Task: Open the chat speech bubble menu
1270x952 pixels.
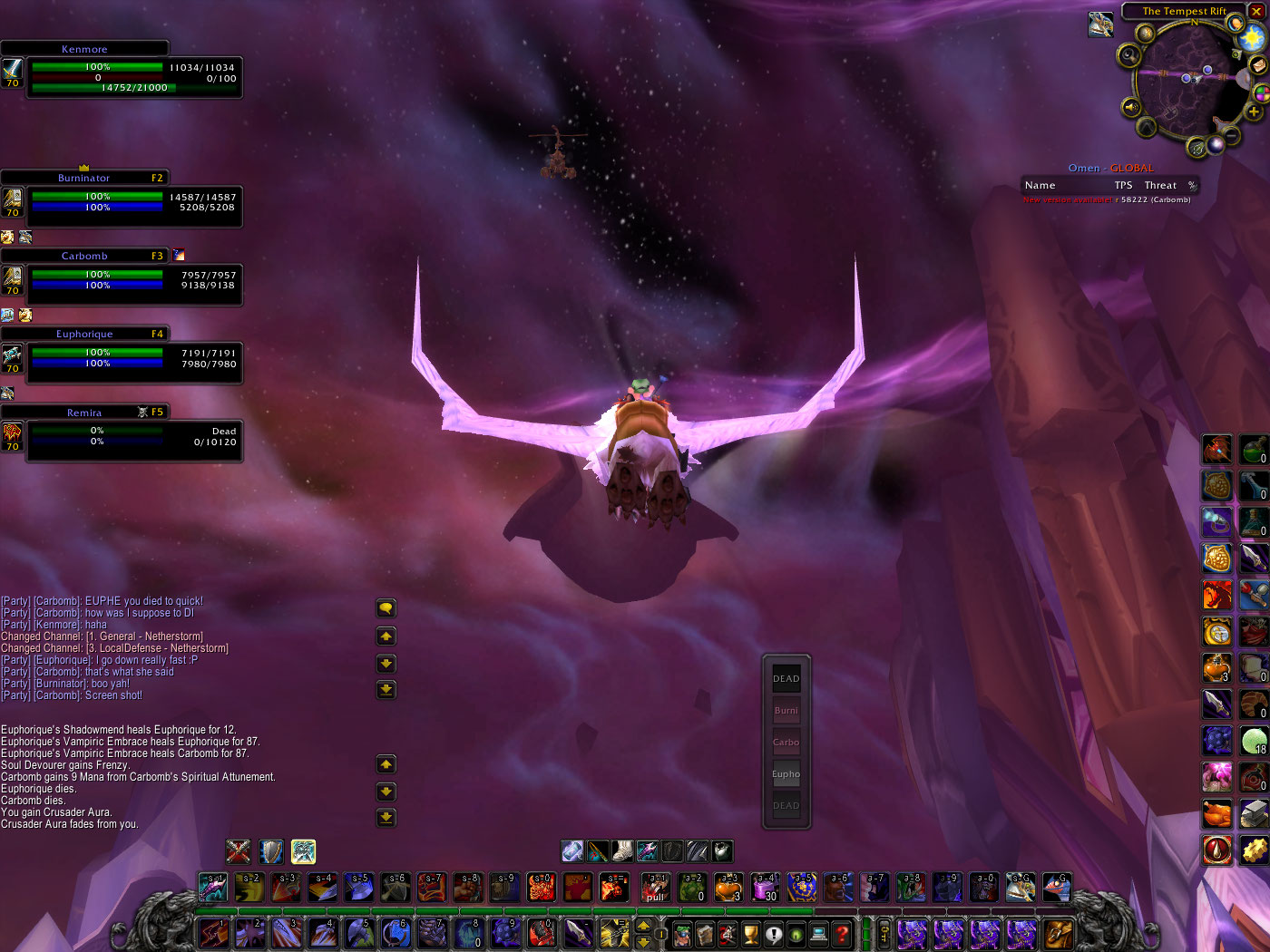Action: (386, 608)
